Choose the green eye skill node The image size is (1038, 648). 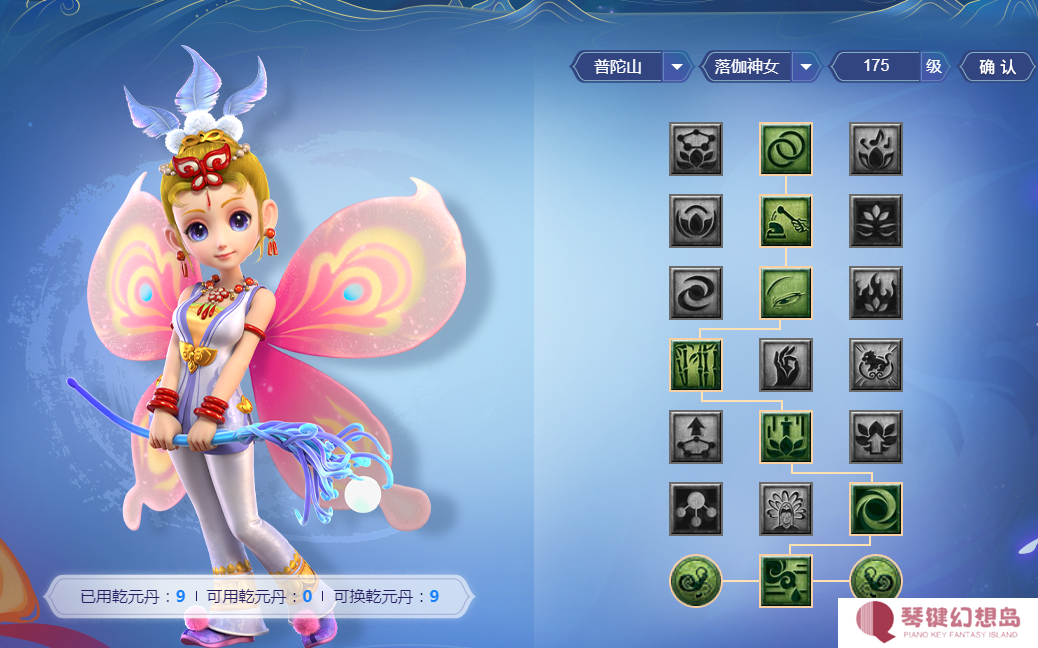[786, 293]
